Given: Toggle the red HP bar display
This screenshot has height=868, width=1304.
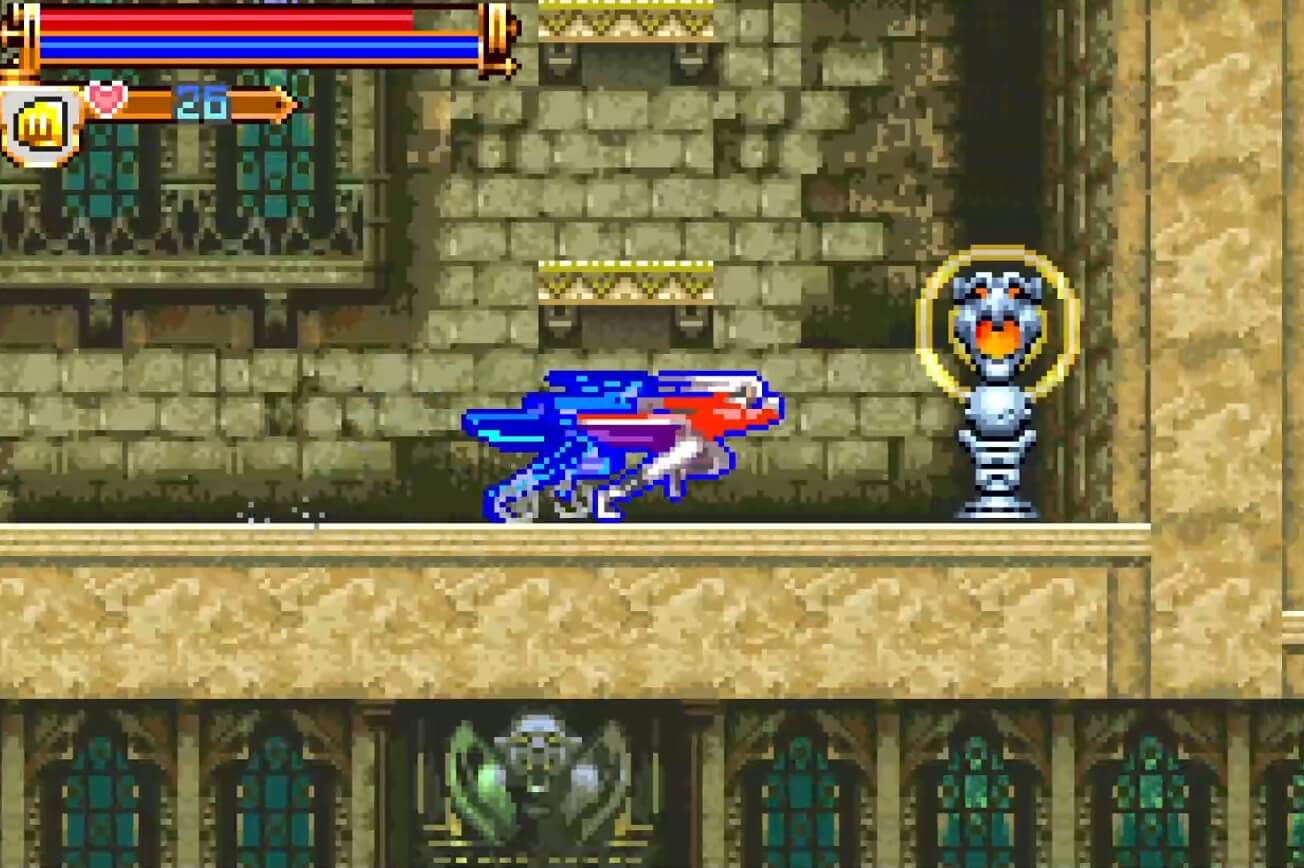Looking at the screenshot, I should point(230,20).
